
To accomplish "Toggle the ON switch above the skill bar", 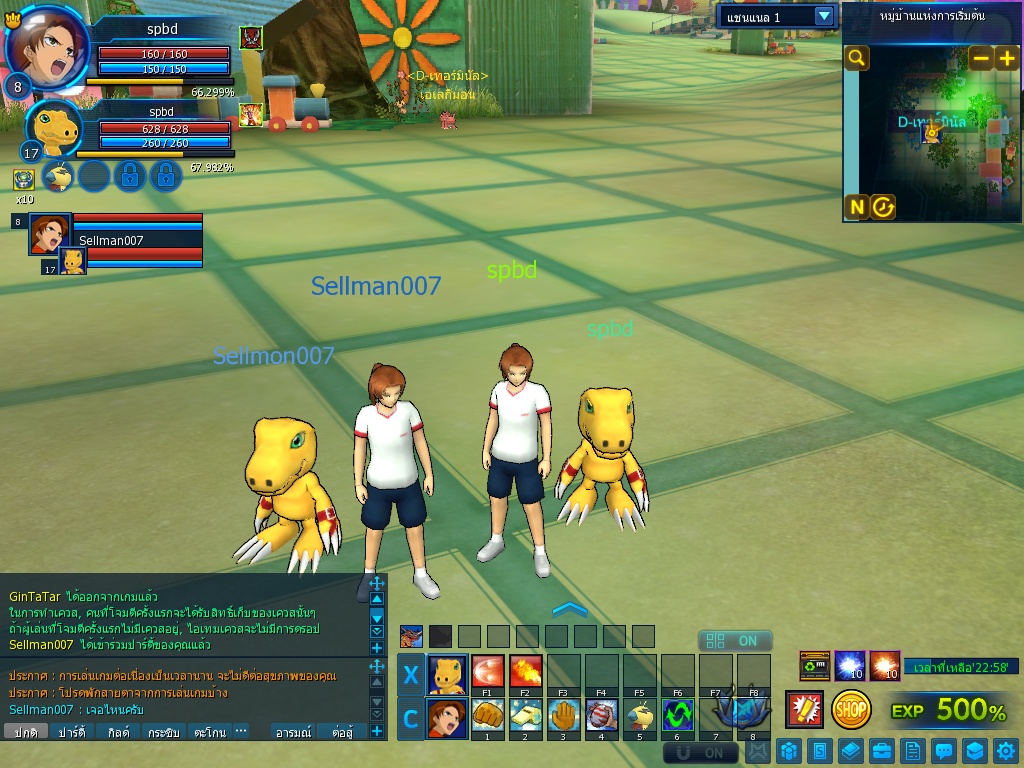I will tap(735, 641).
